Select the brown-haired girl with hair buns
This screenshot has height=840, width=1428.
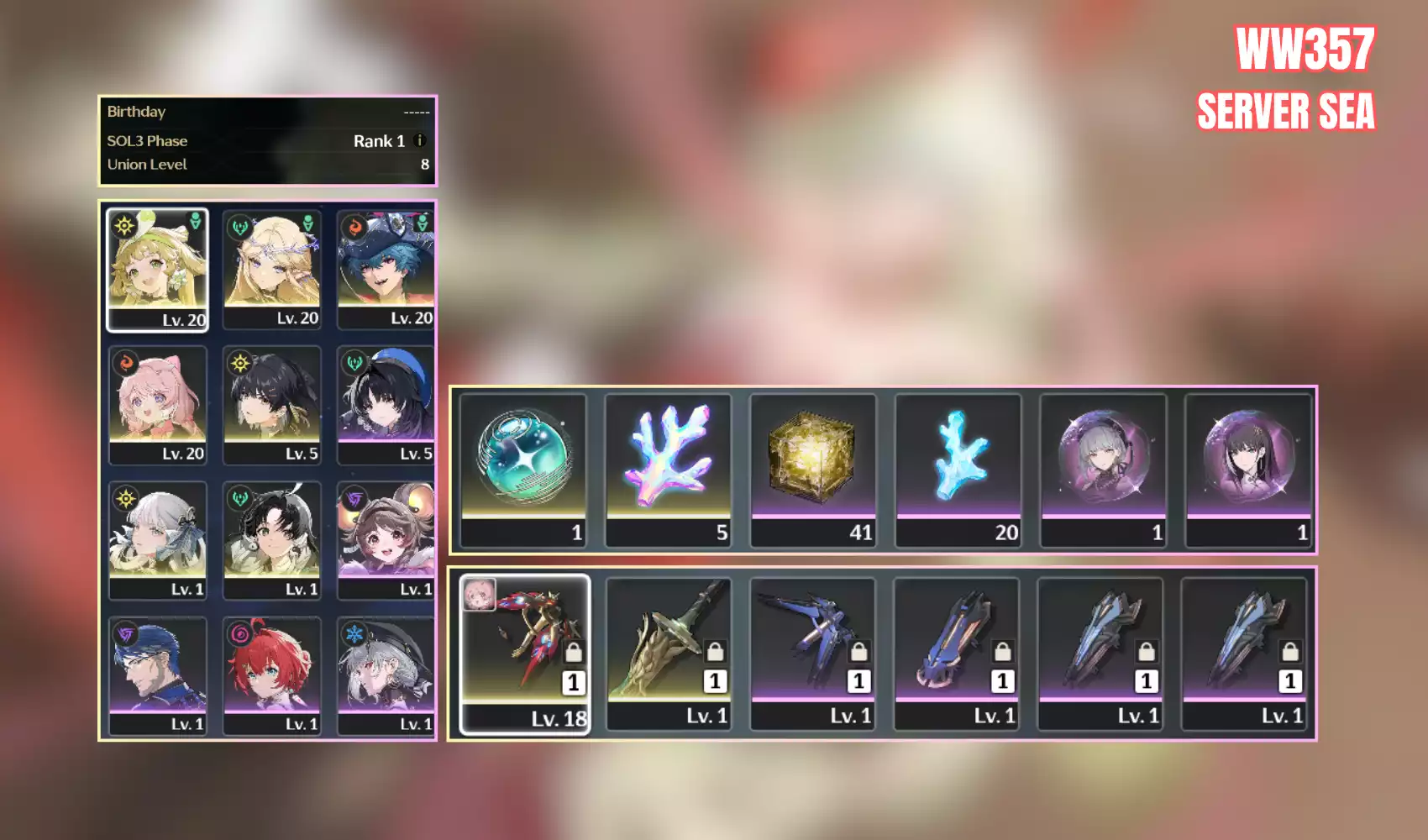pos(386,539)
